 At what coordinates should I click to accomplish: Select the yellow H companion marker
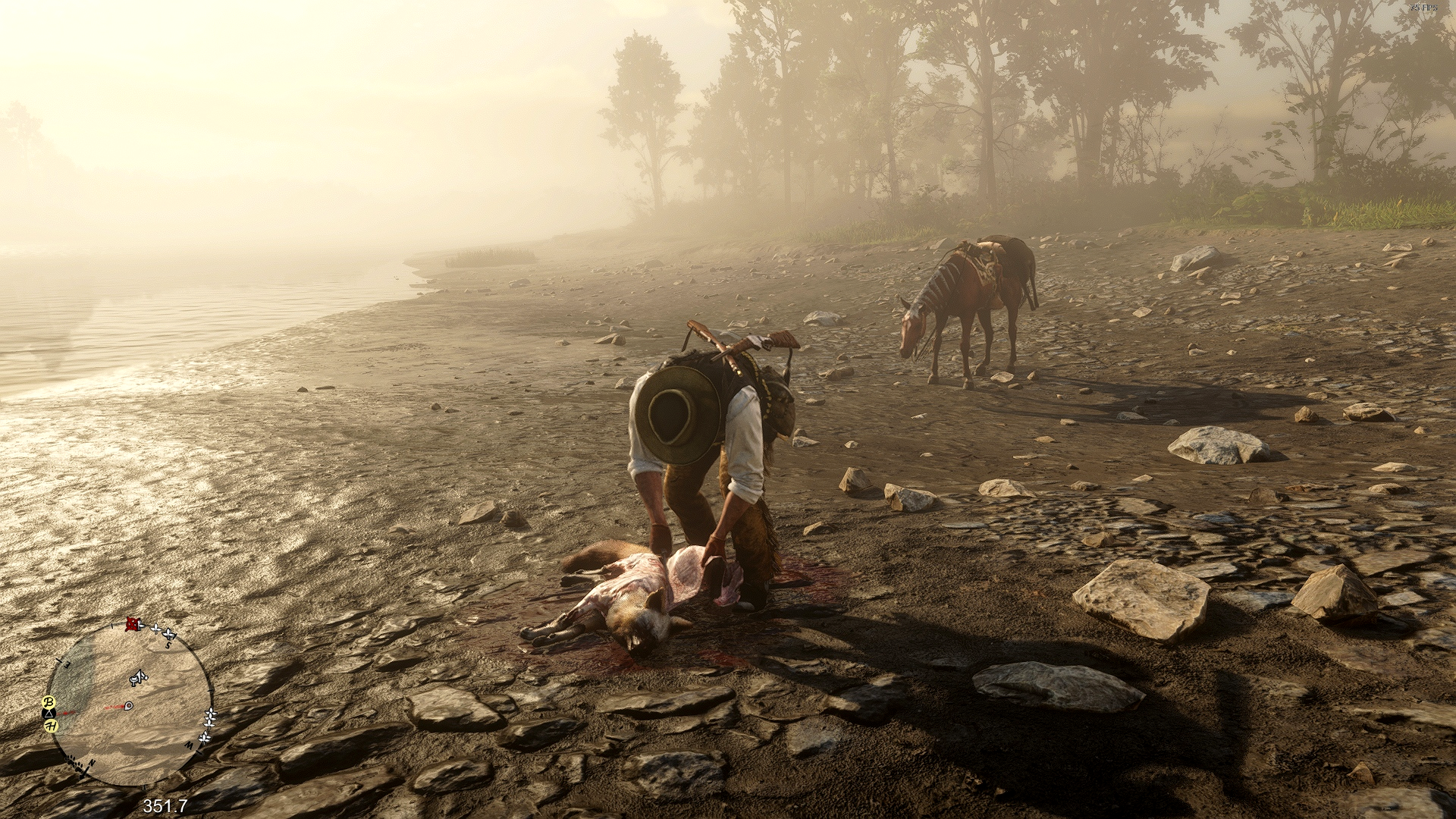click(x=51, y=726)
